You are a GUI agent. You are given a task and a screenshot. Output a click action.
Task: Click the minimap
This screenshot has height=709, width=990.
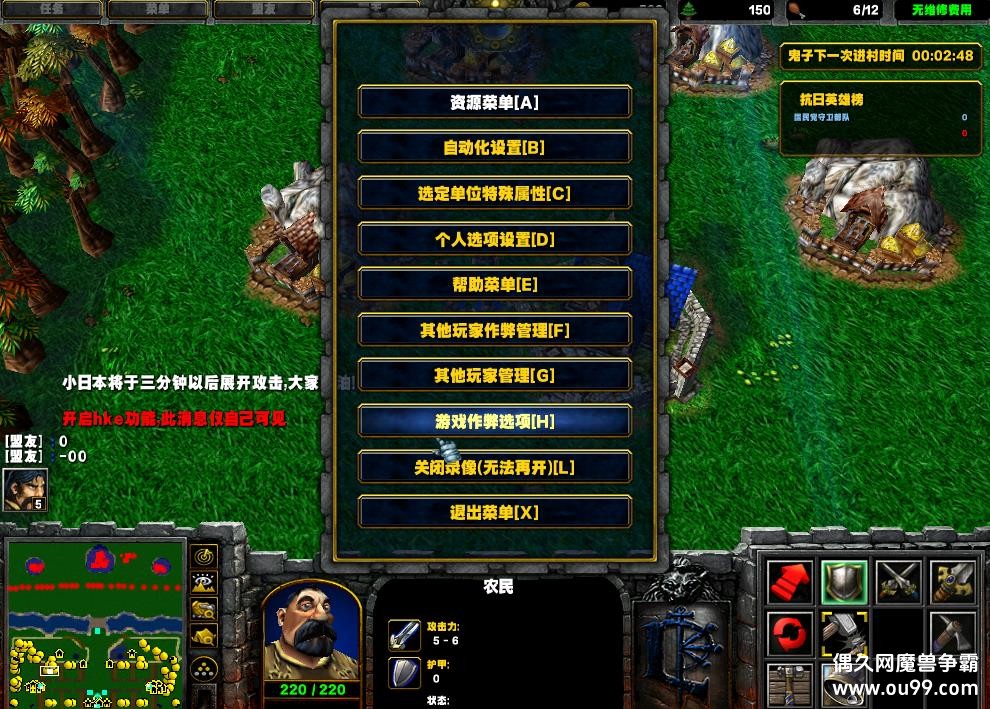coord(96,622)
